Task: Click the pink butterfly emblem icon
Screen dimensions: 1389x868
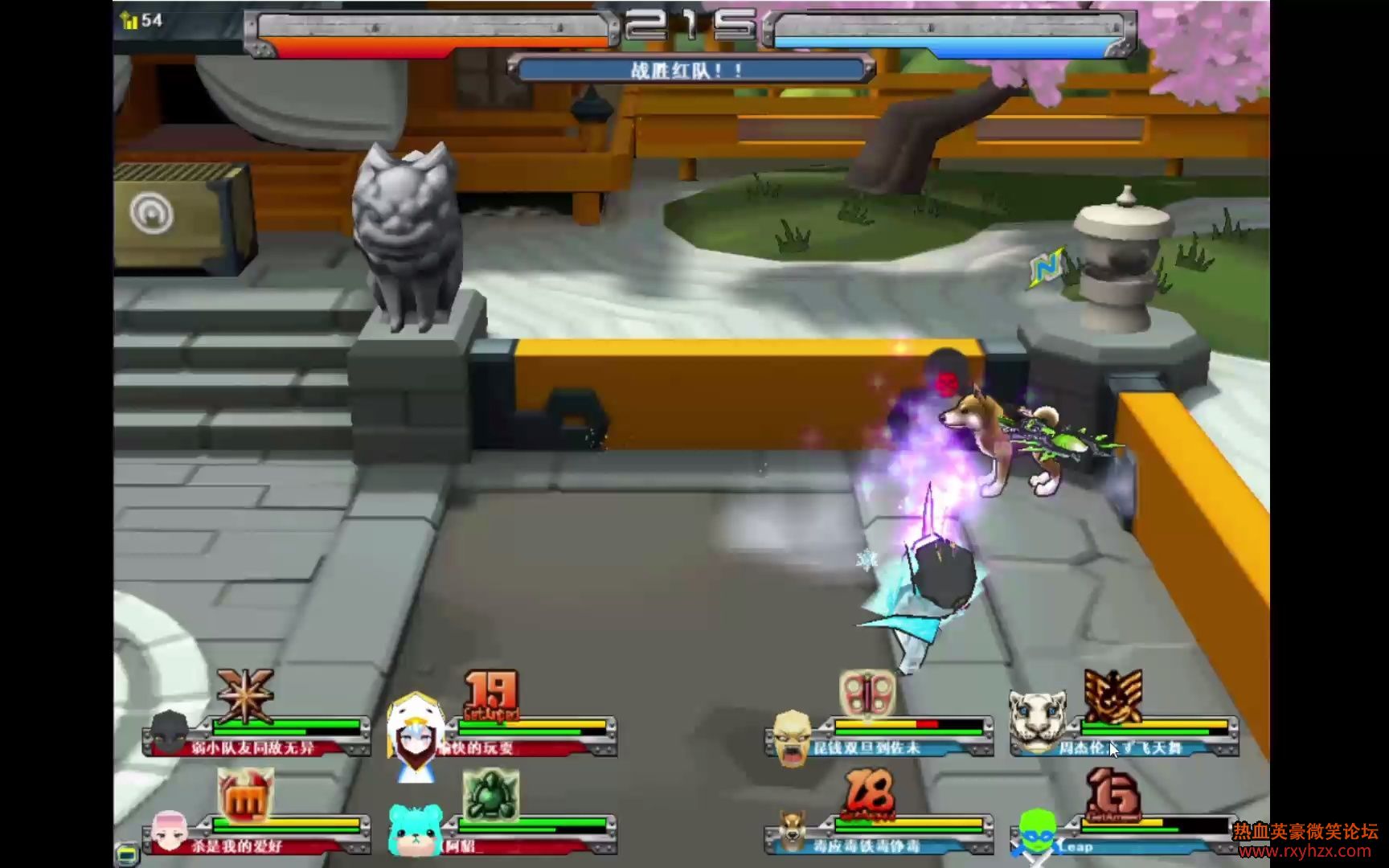Action: 867,694
